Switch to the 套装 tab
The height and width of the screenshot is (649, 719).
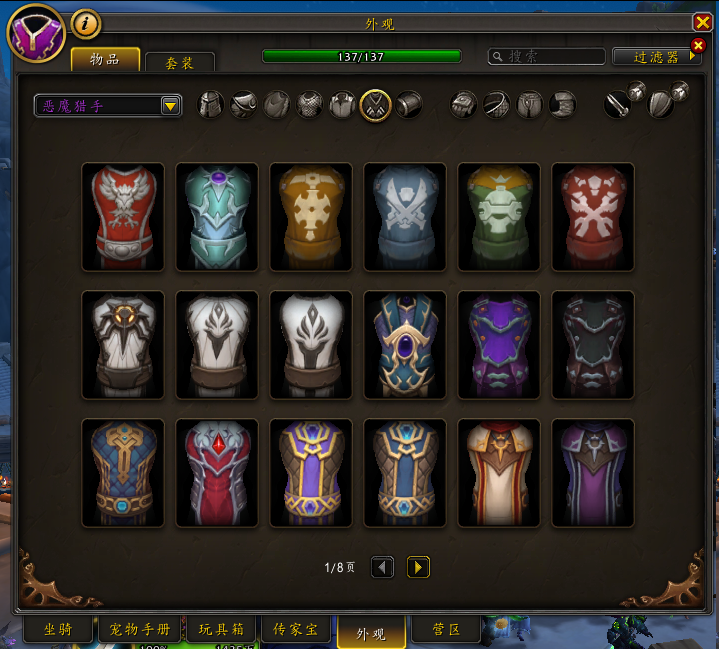pos(179,62)
